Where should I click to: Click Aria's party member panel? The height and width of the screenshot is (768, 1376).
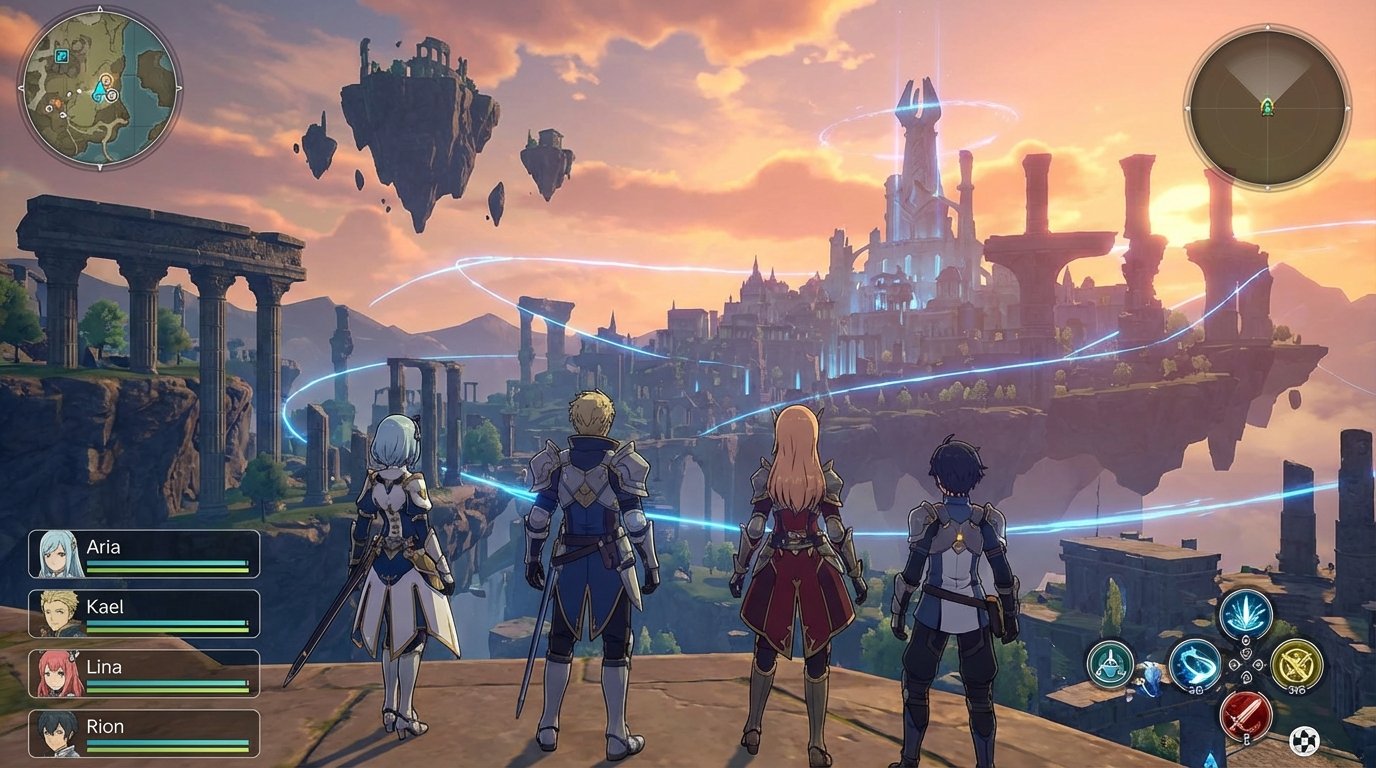[145, 556]
